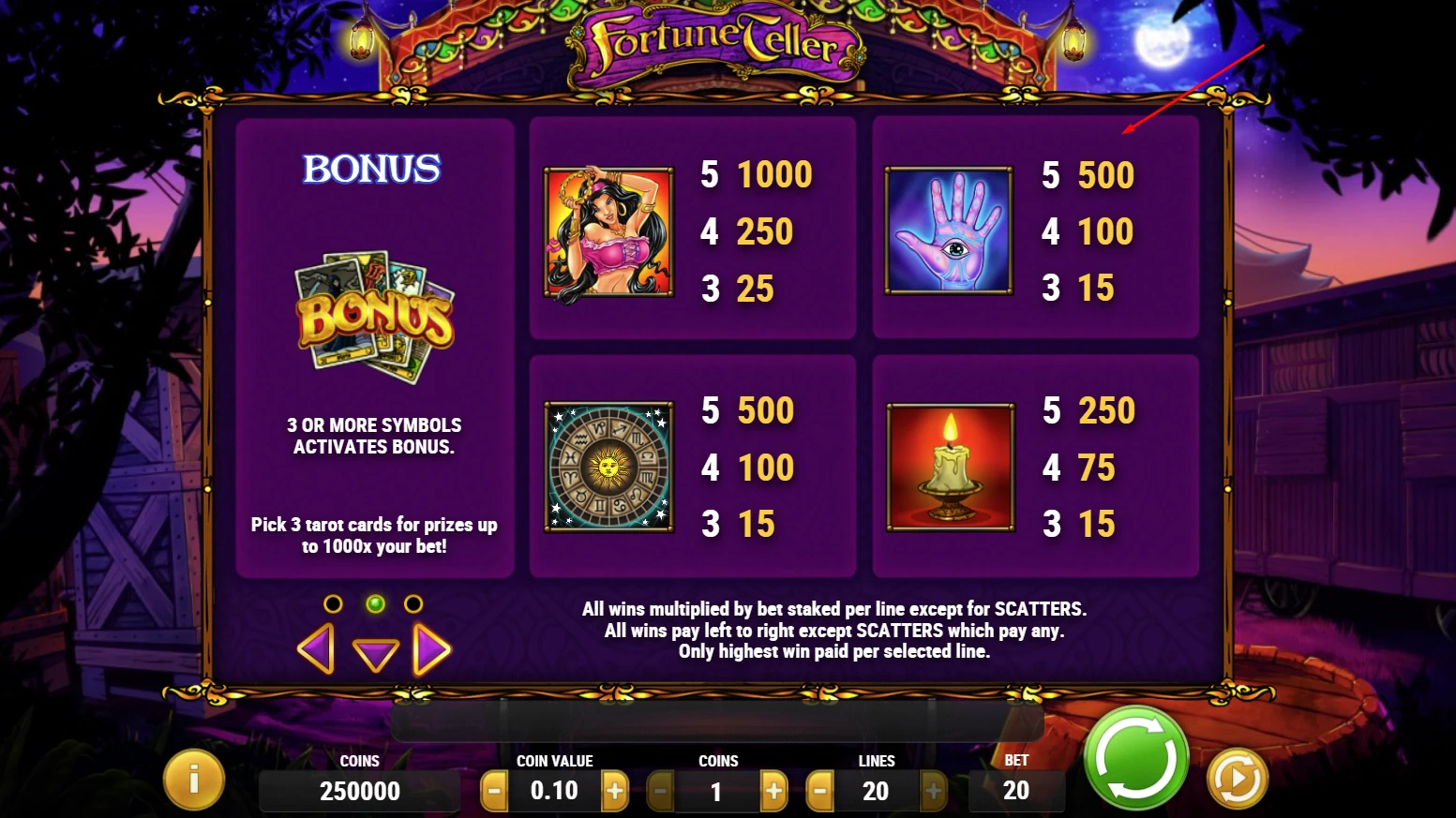1456x818 pixels.
Task: Decrease LINES with the minus button
Action: pyautogui.click(x=818, y=791)
